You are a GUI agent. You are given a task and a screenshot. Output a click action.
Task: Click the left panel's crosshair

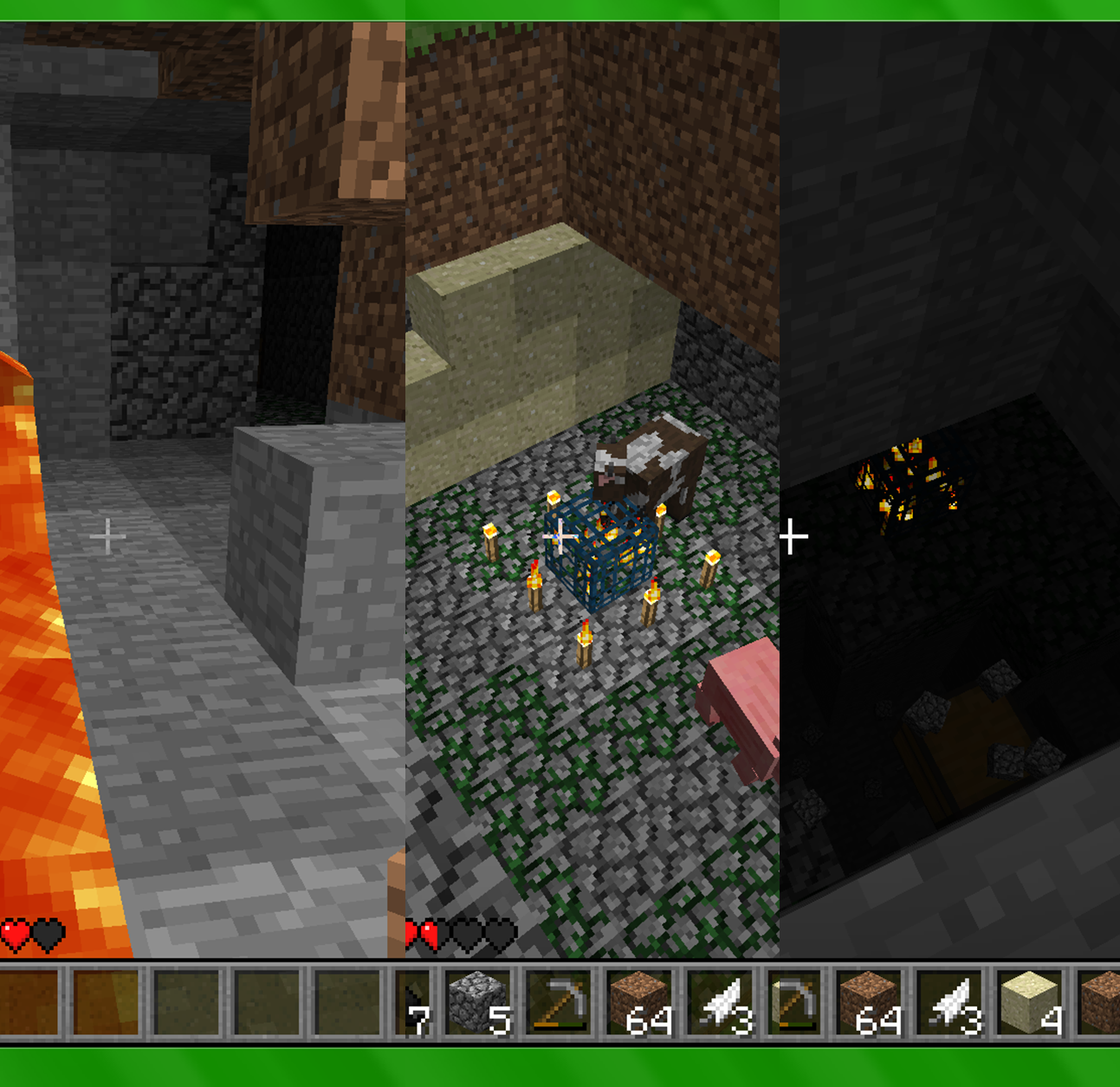pyautogui.click(x=107, y=536)
